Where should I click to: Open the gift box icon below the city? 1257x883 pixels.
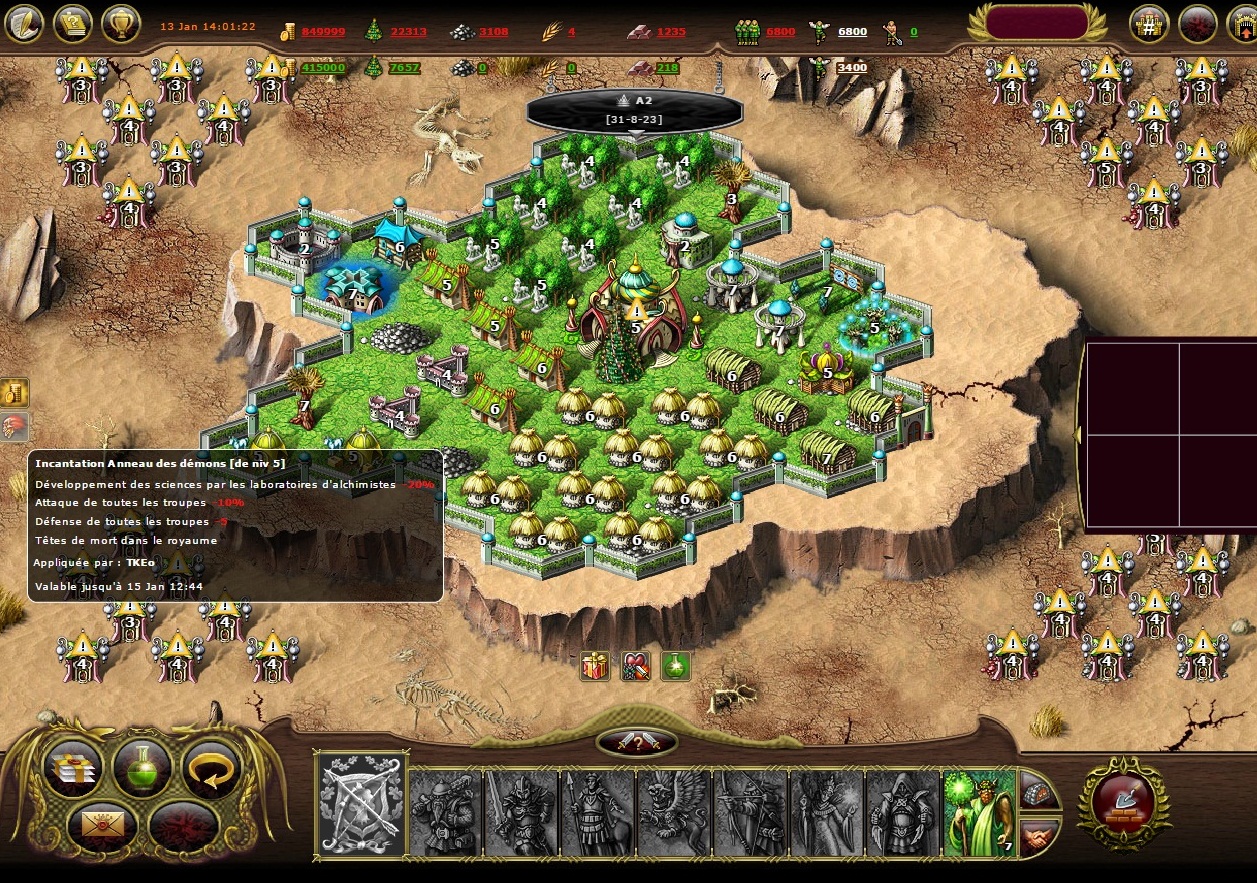pyautogui.click(x=595, y=665)
